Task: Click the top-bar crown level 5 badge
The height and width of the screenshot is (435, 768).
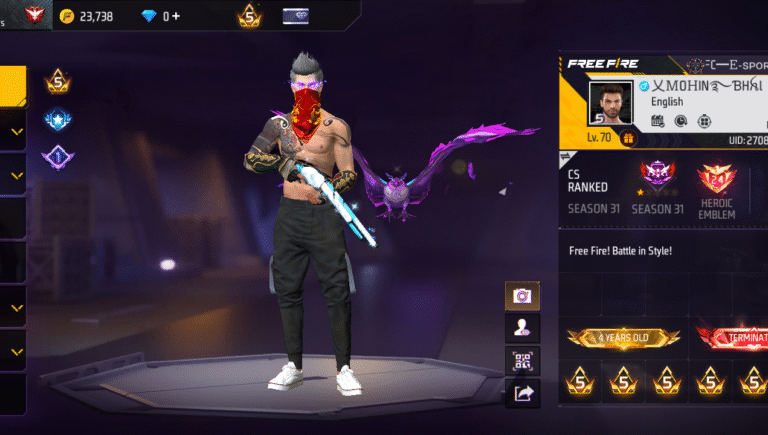Action: pos(248,17)
